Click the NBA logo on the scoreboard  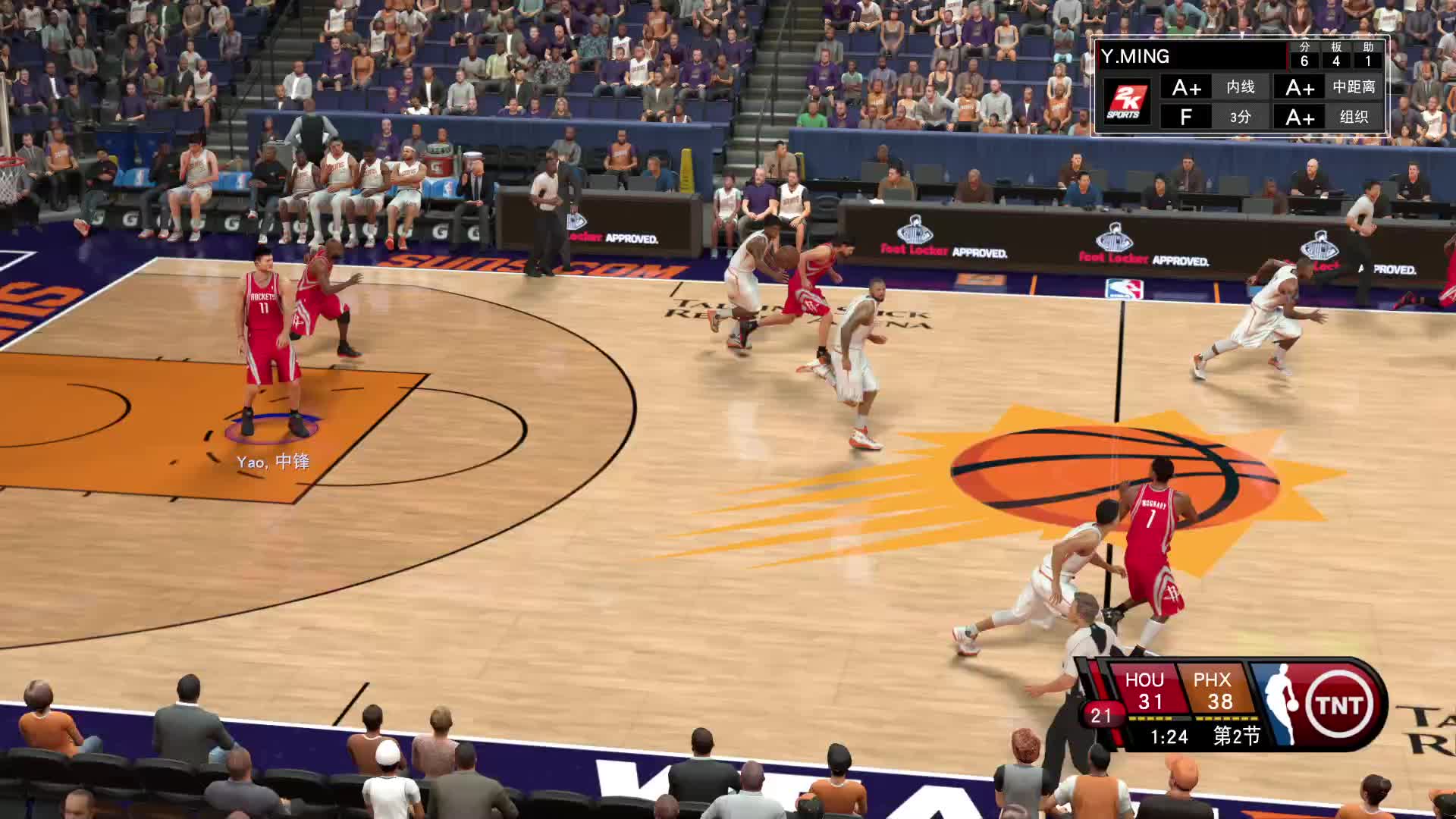[x=1277, y=705]
